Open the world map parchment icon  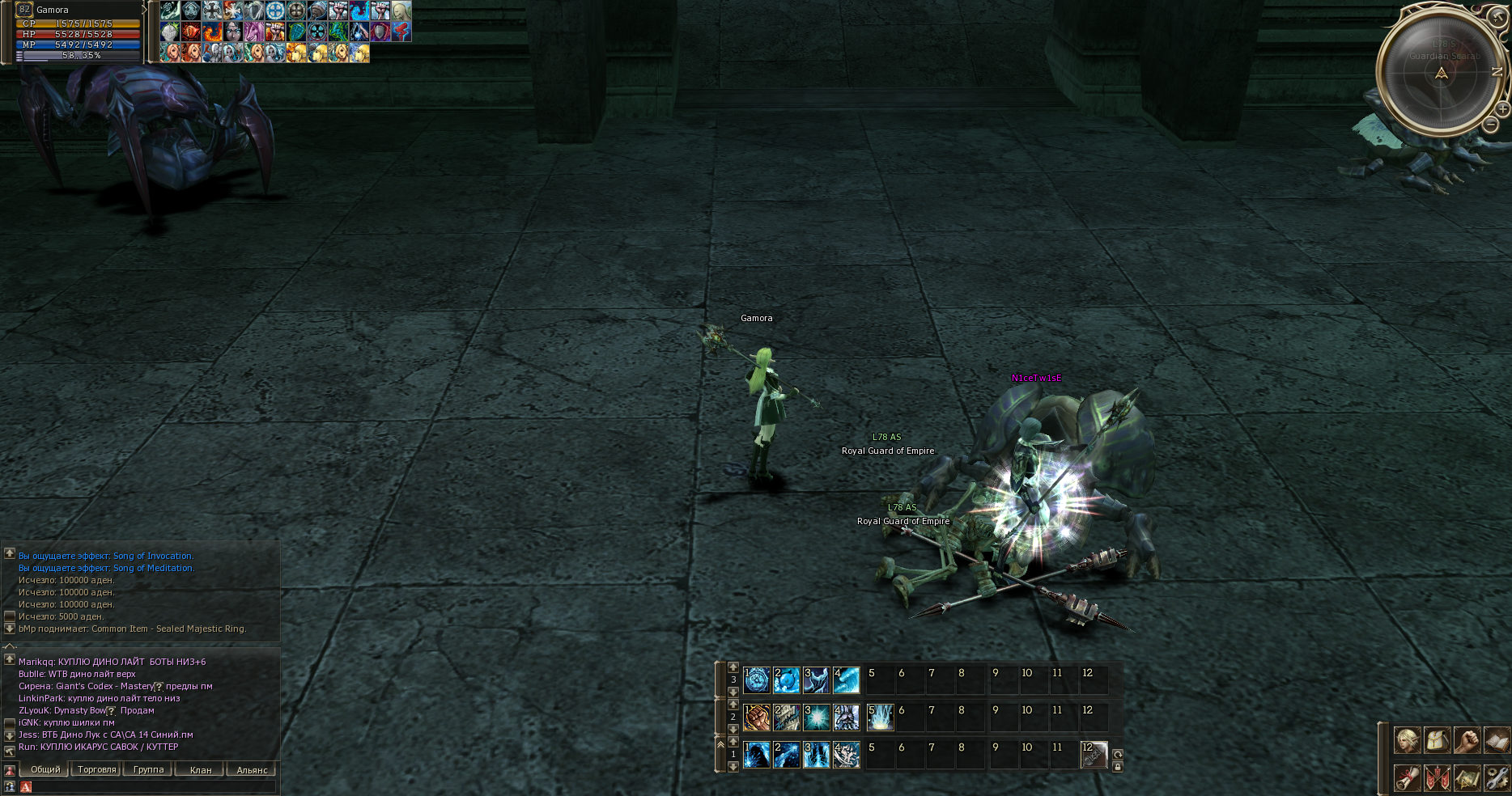1467,778
